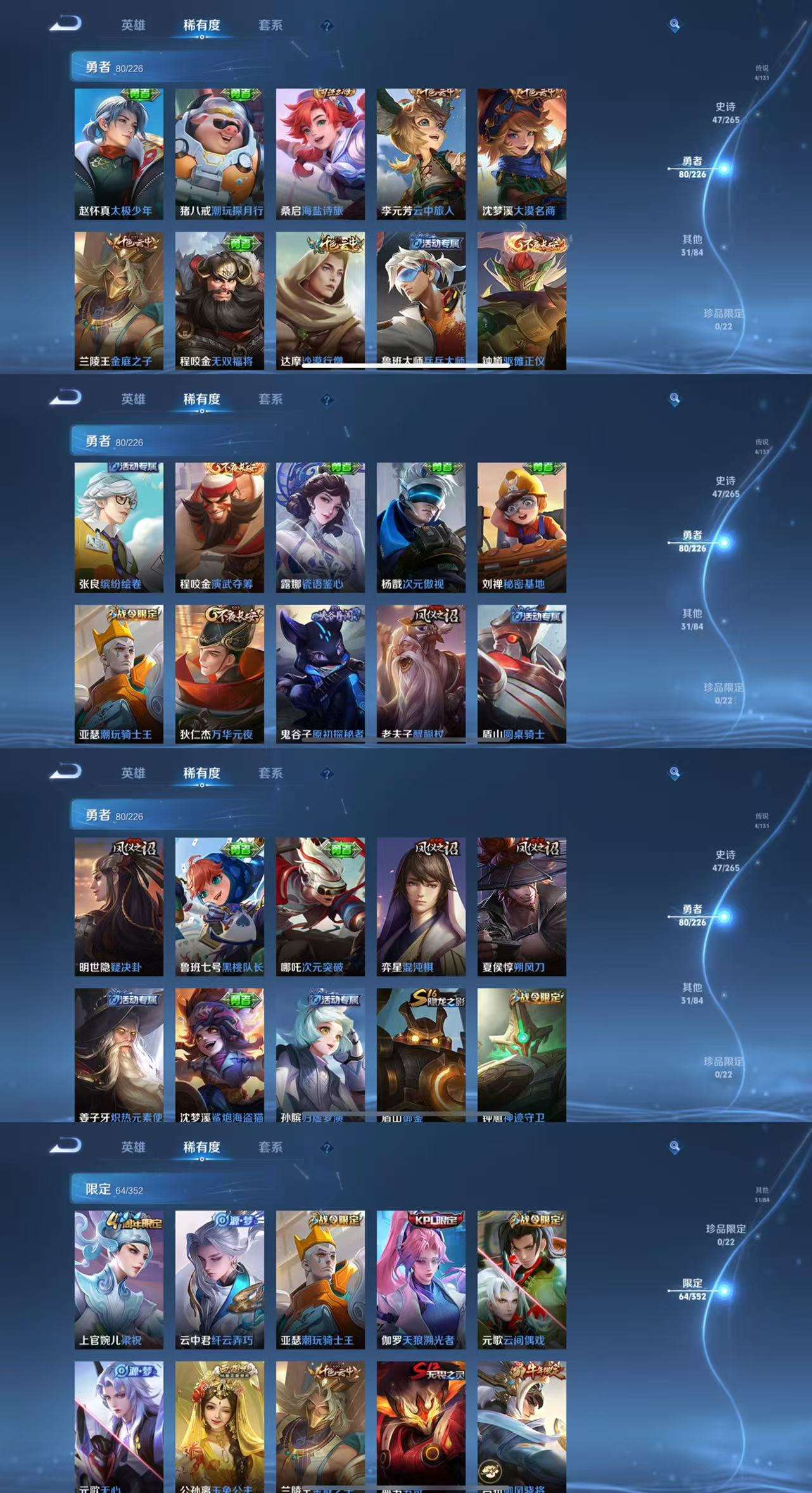Open the 上官婉儿 梁祝 skin card
The height and width of the screenshot is (1493, 812).
(x=118, y=1279)
